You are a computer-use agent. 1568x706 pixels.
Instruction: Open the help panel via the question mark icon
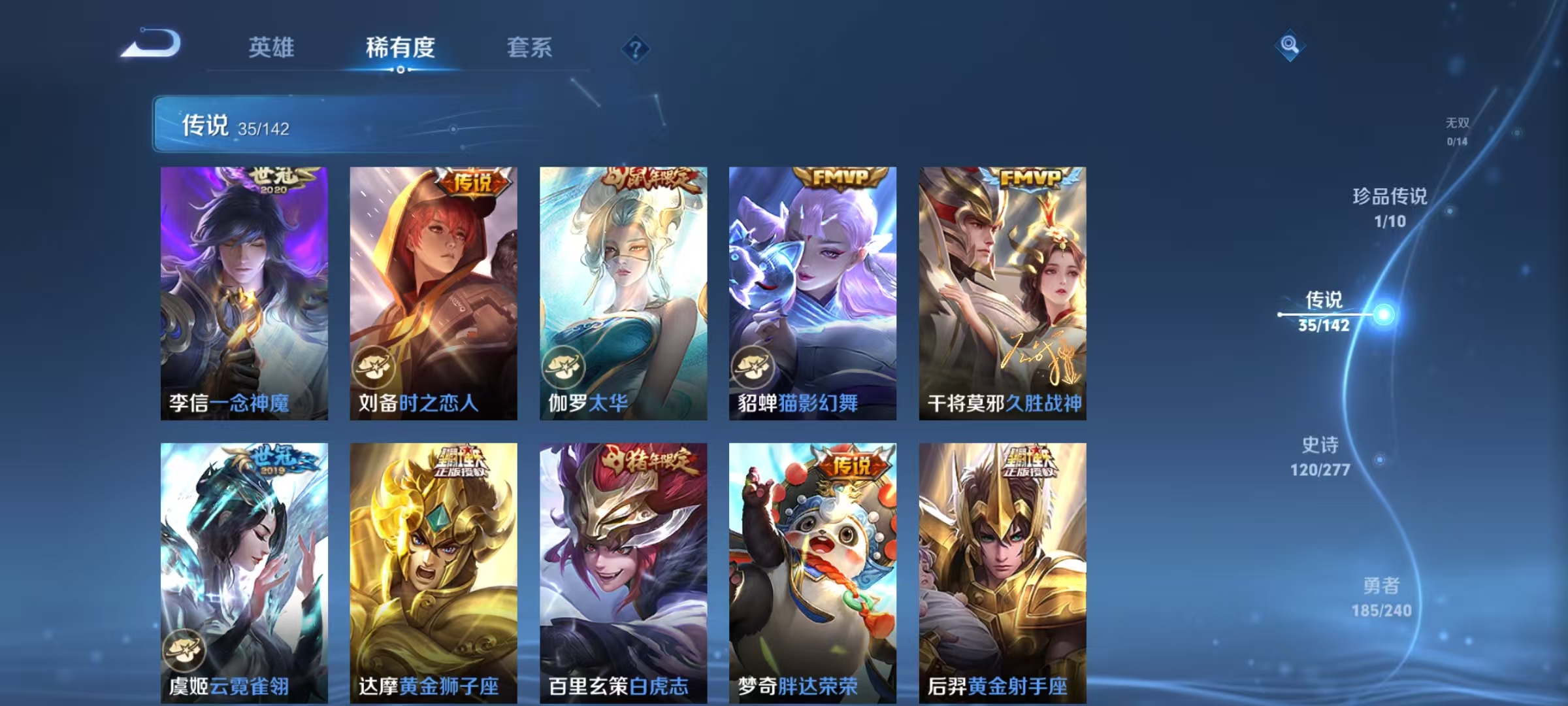click(x=636, y=49)
